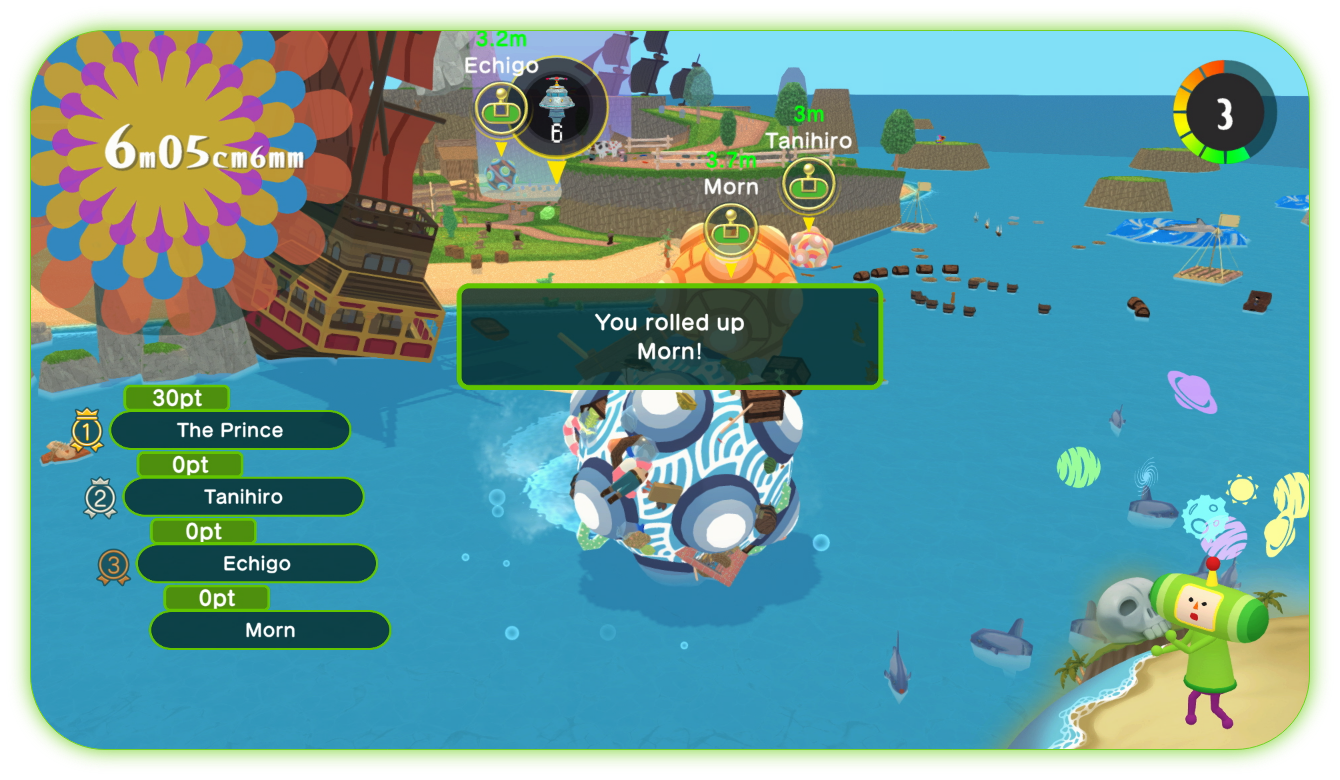Viewport: 1340px width, 780px height.
Task: Dismiss the 'You rolled up Morn!' message
Action: 670,336
